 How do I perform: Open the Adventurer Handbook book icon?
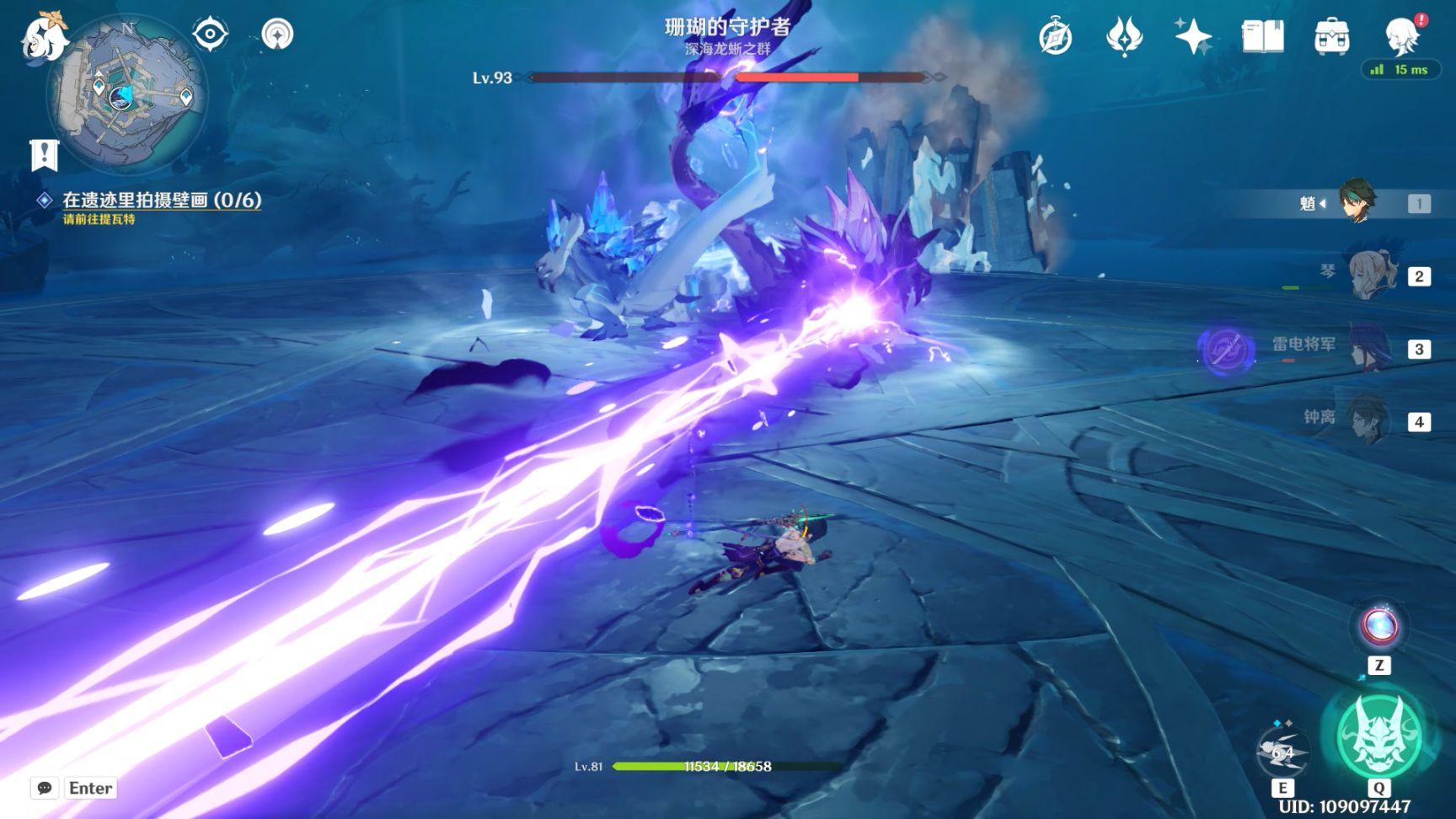pos(1262,37)
